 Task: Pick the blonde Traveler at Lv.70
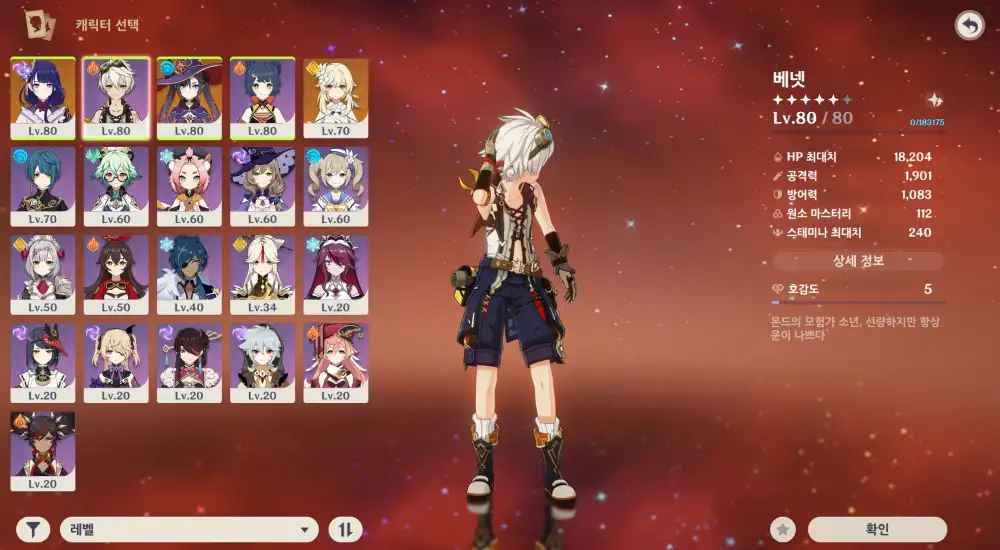(336, 96)
